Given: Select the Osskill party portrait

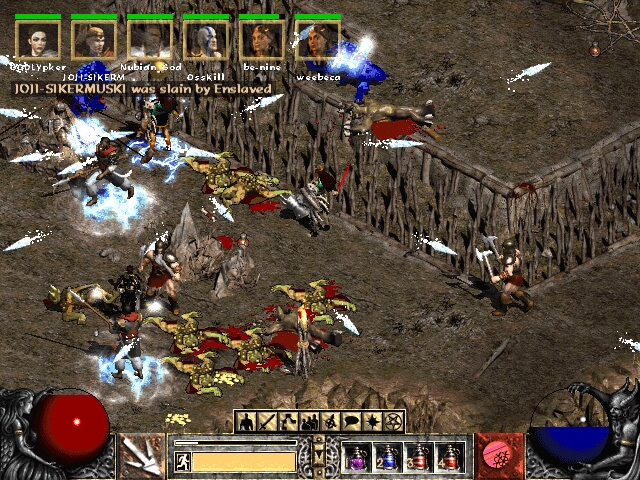Looking at the screenshot, I should point(205,40).
